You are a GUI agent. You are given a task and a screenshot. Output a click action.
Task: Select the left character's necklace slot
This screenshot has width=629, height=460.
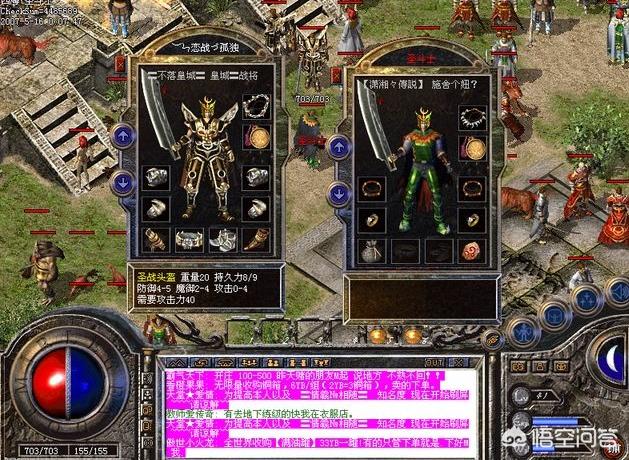[x=258, y=107]
